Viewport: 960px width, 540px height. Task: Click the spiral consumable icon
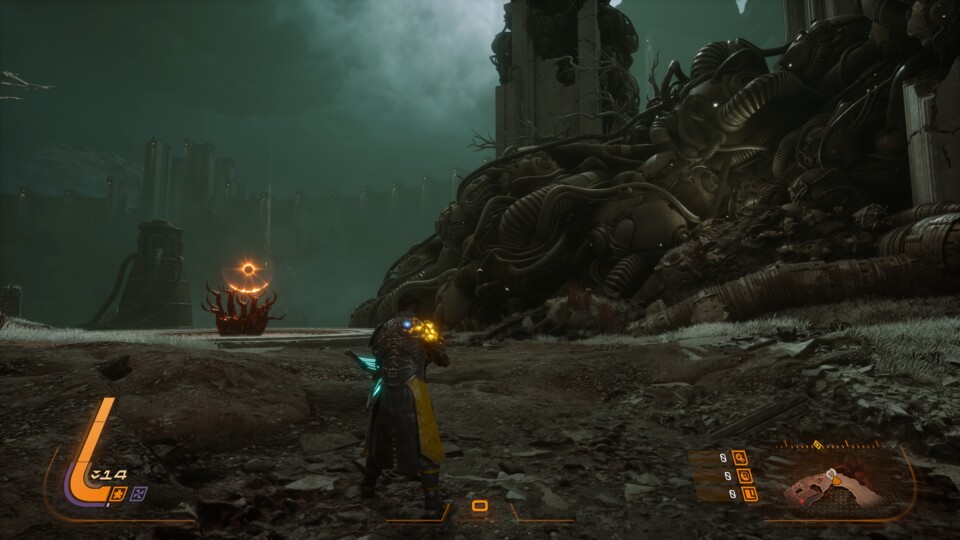coord(745,476)
